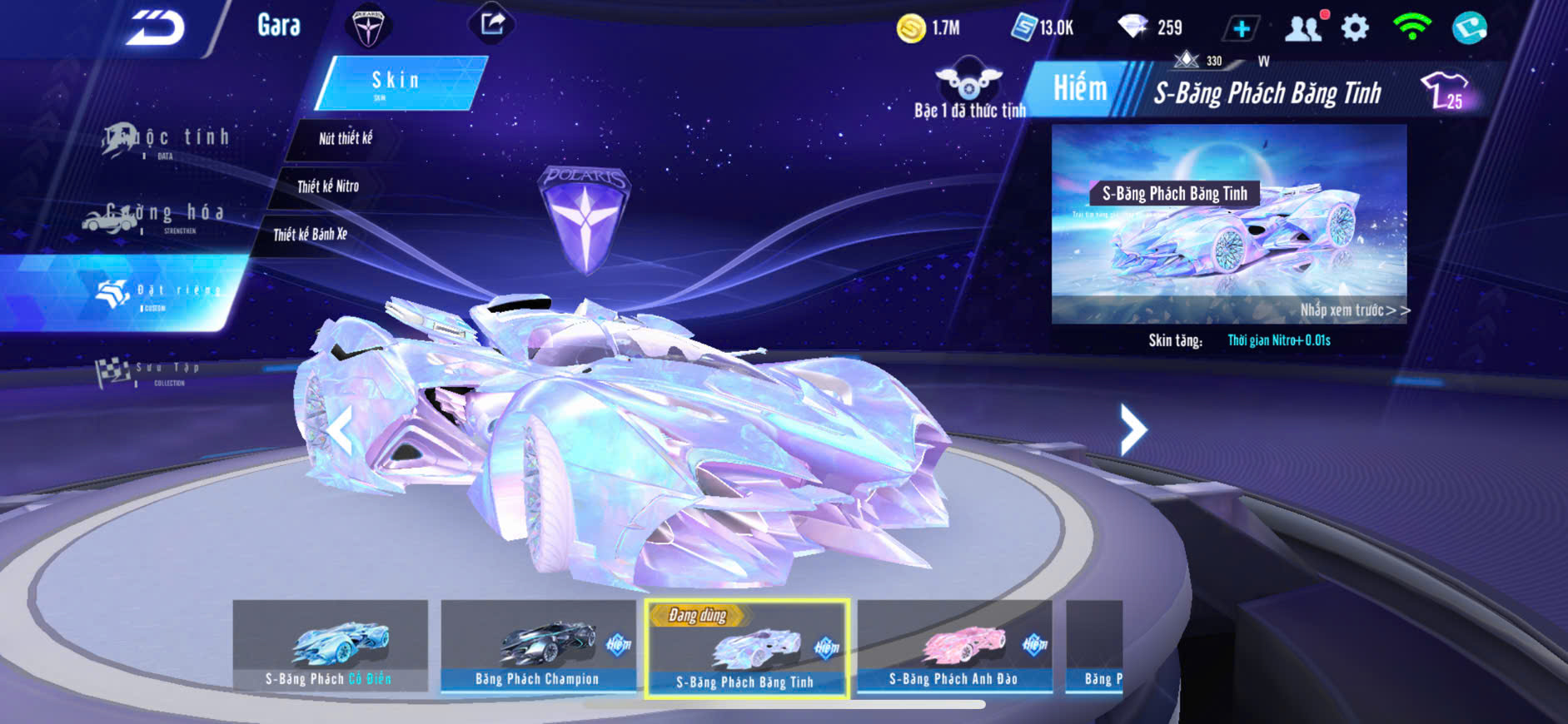
Task: Open the Thuộc tính data menu
Action: [167, 140]
